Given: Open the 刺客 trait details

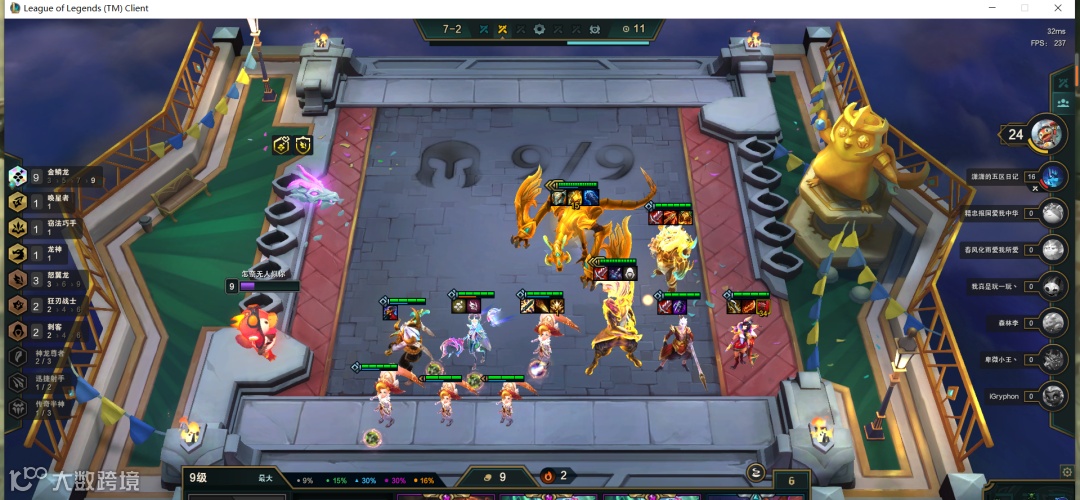Looking at the screenshot, I should tap(50, 331).
